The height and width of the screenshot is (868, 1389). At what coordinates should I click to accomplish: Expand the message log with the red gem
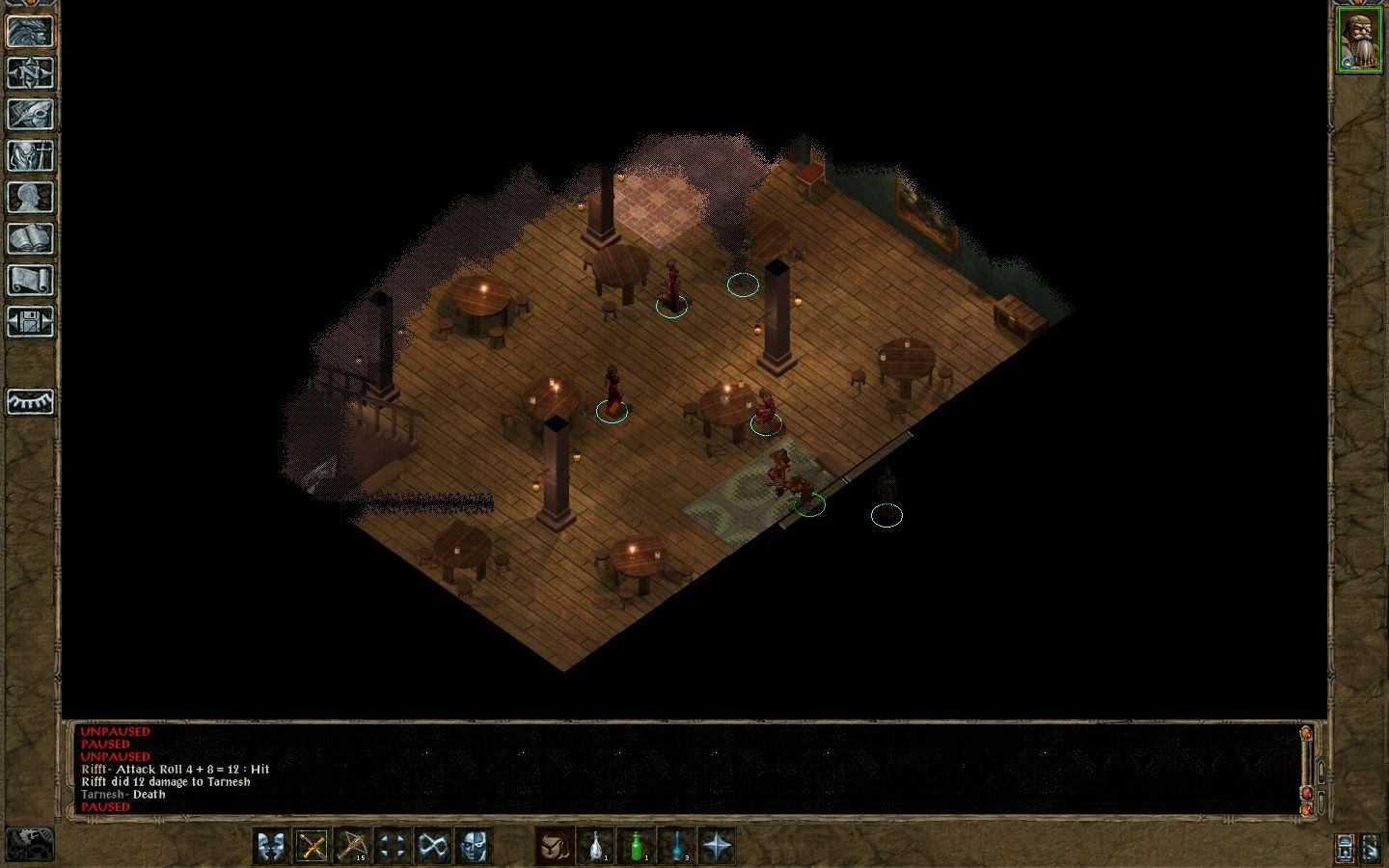(x=1307, y=793)
